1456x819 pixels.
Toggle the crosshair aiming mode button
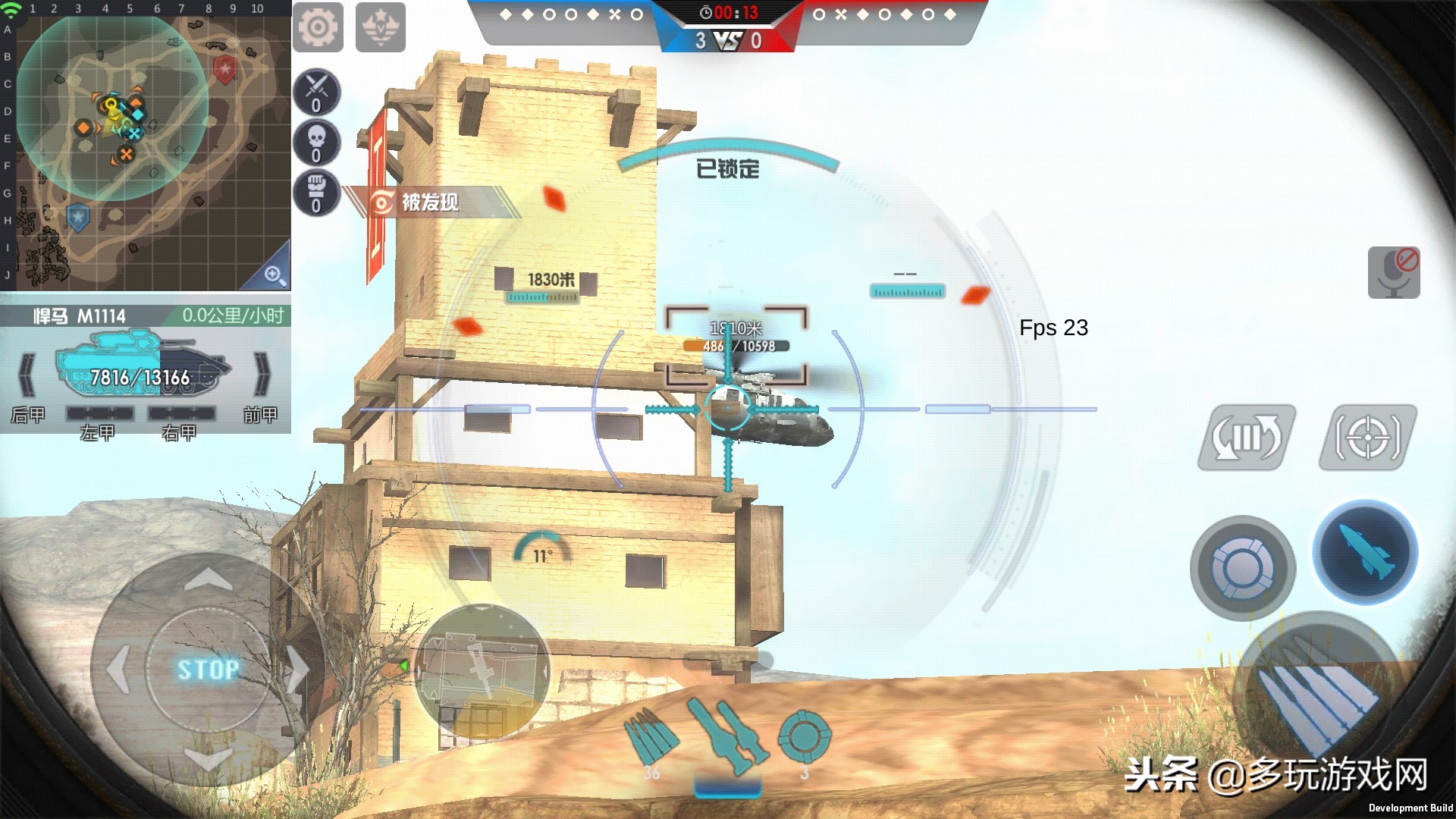(x=1367, y=438)
